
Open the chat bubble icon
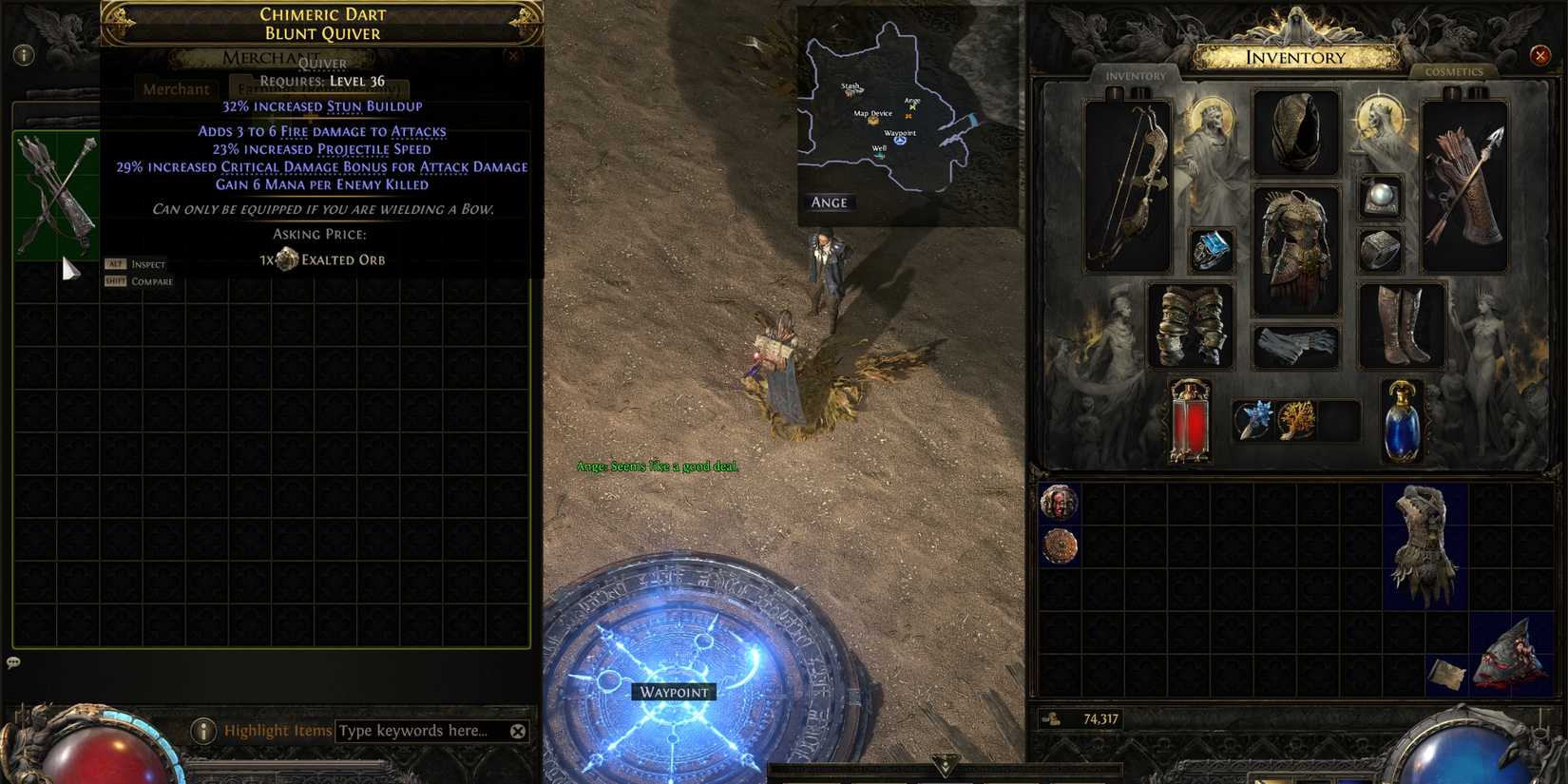tap(13, 660)
